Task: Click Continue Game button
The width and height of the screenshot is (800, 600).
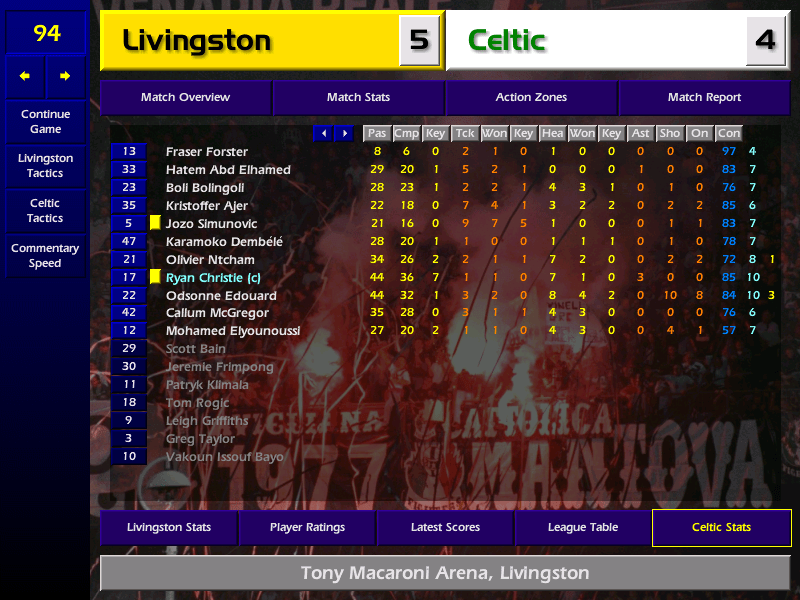Action: (45, 122)
